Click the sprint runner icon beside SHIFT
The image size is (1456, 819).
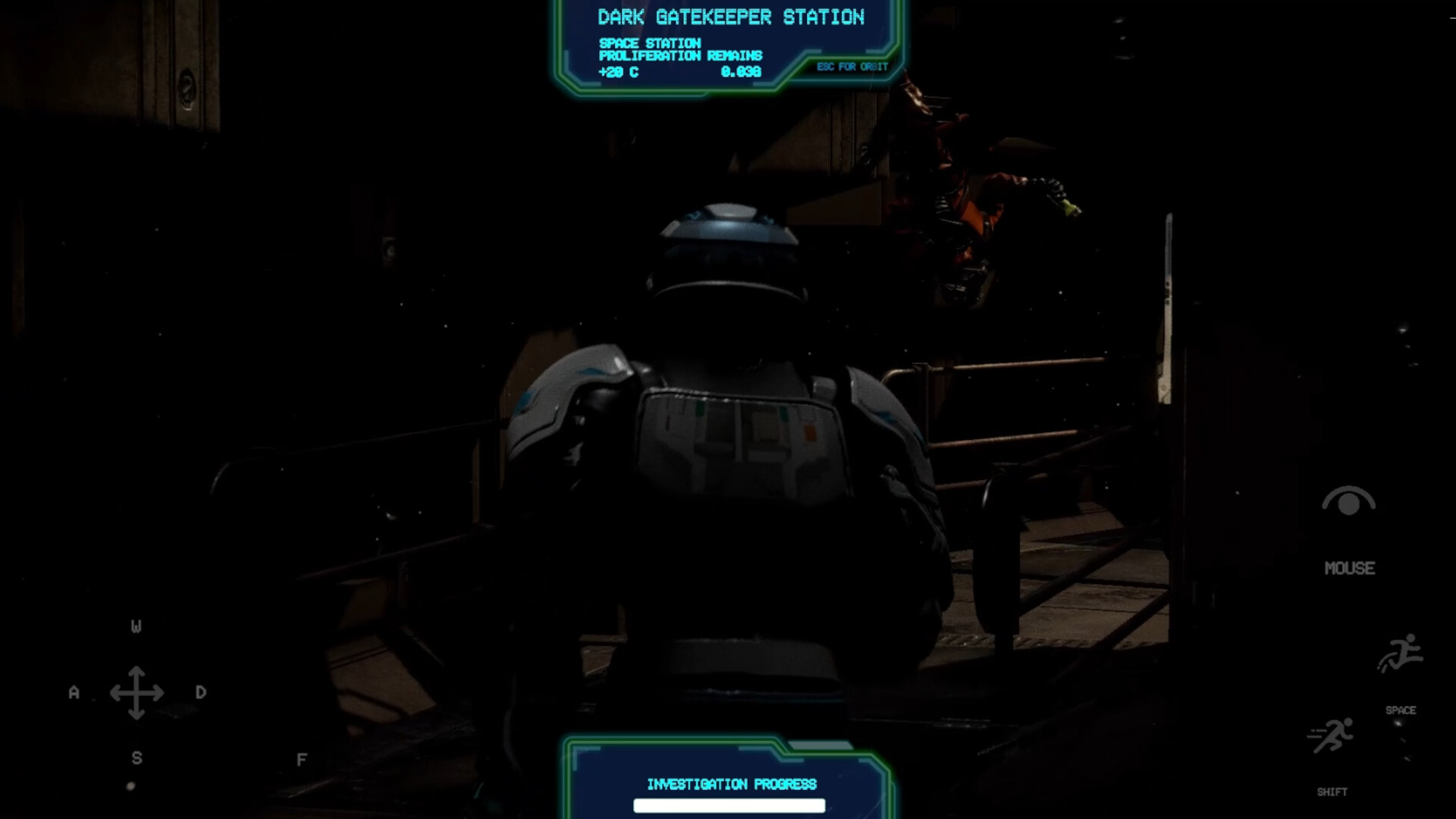[1329, 734]
